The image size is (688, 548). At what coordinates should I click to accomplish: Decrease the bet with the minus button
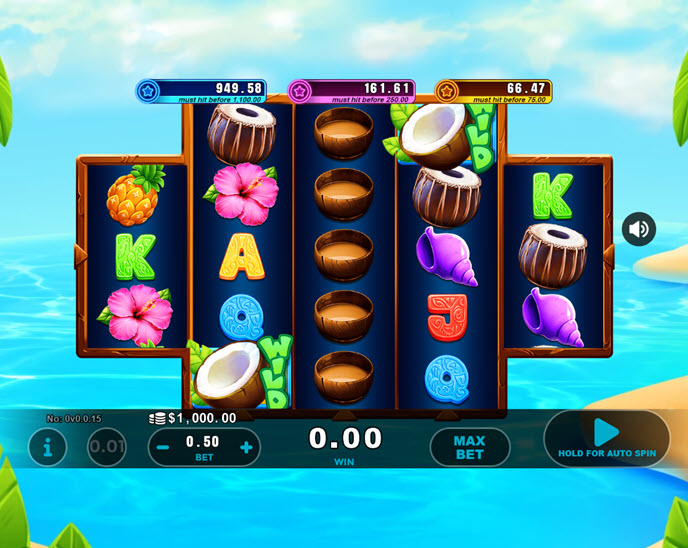point(163,447)
